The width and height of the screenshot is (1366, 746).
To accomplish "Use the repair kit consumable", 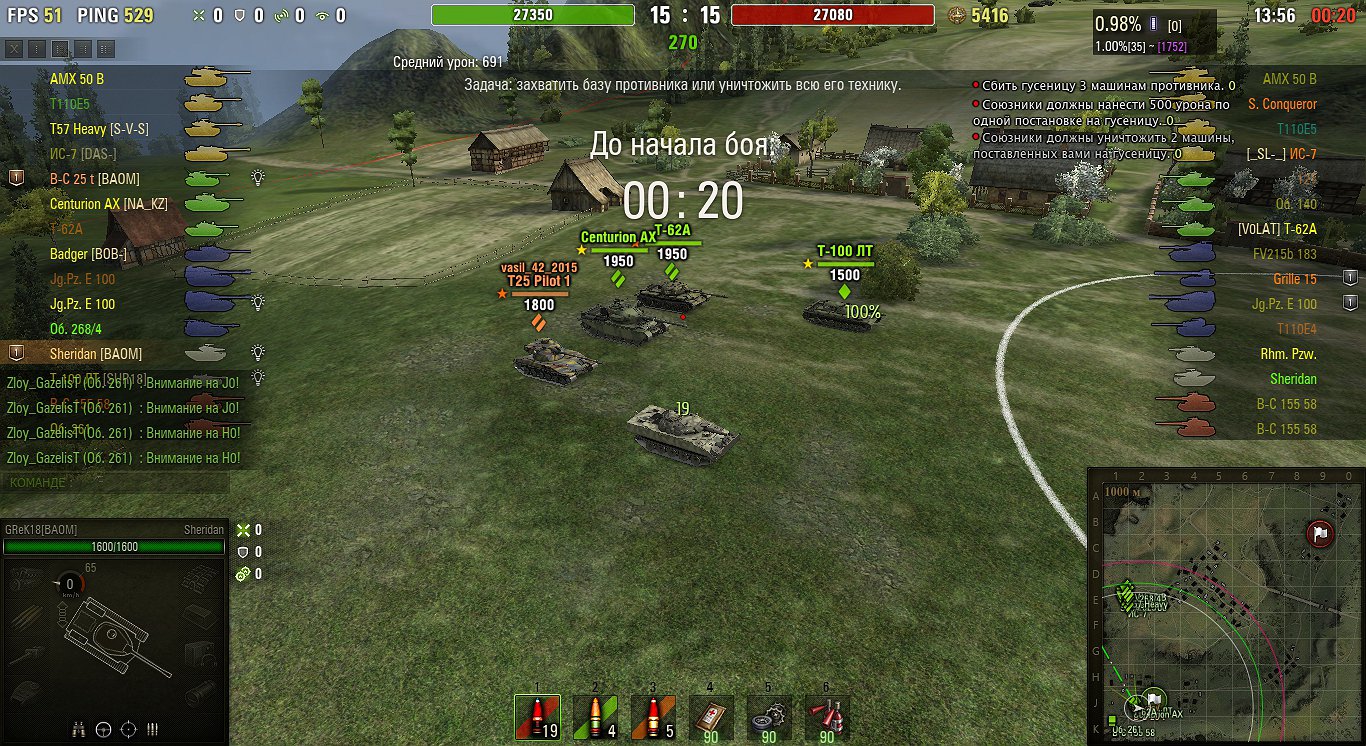I will [x=768, y=716].
